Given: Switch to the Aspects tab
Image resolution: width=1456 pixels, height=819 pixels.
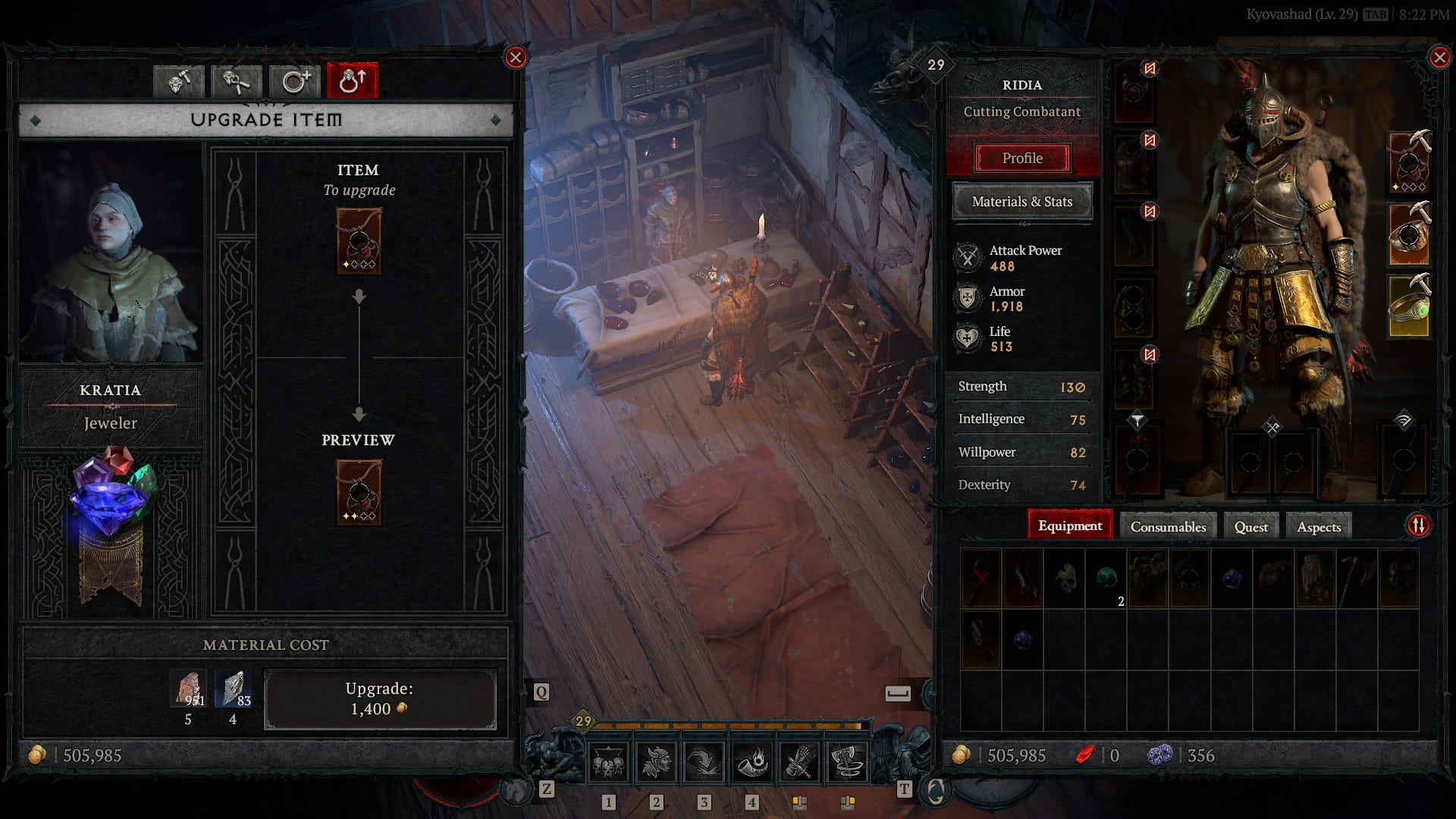Looking at the screenshot, I should pos(1319,526).
